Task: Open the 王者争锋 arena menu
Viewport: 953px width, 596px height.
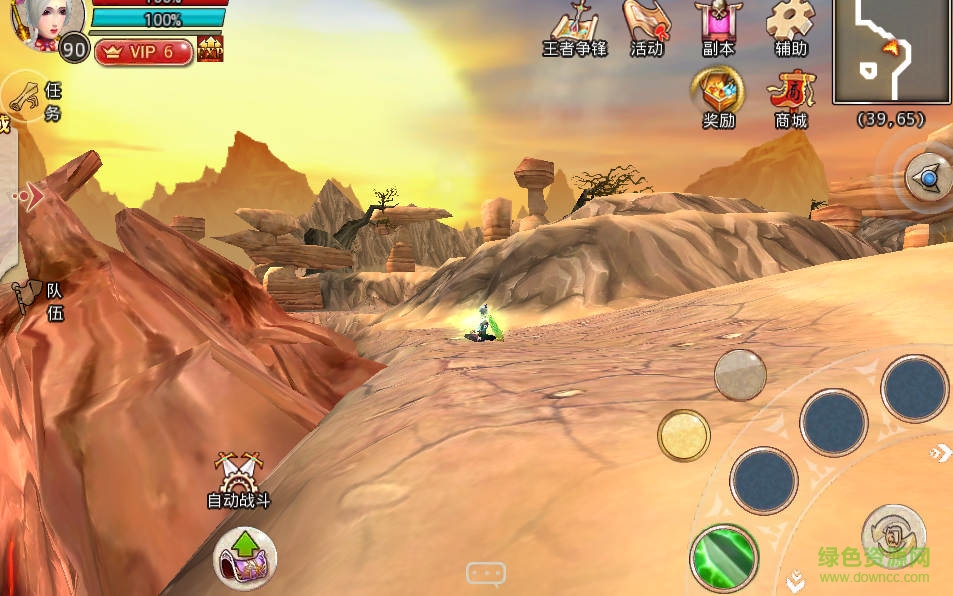Action: [x=574, y=28]
